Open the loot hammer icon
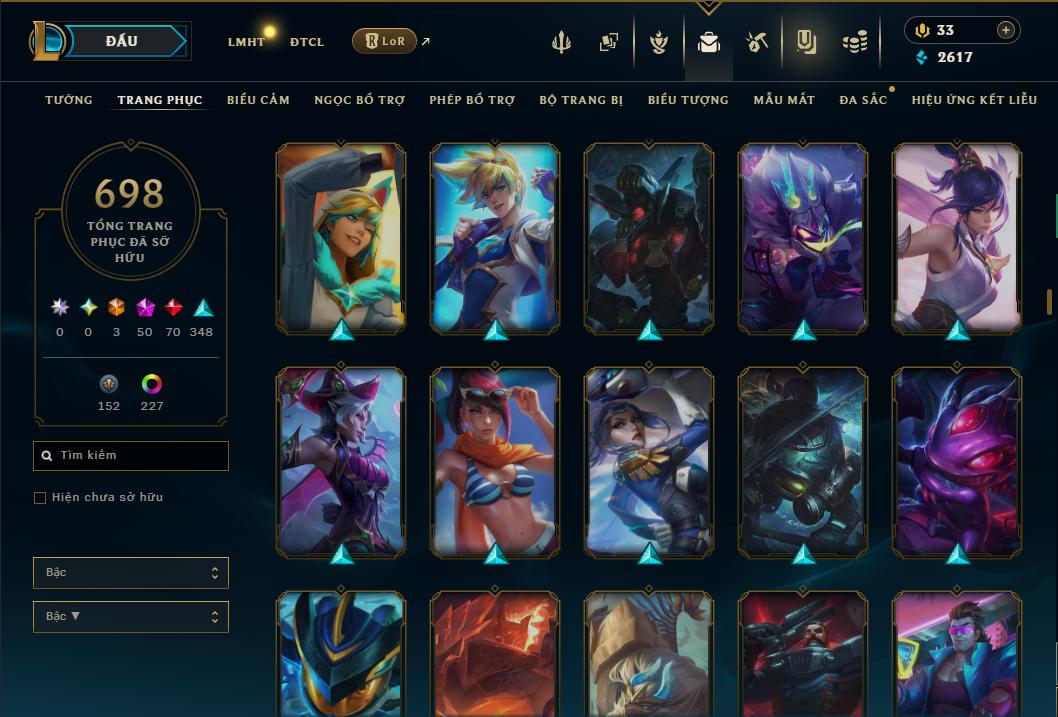 click(x=756, y=42)
